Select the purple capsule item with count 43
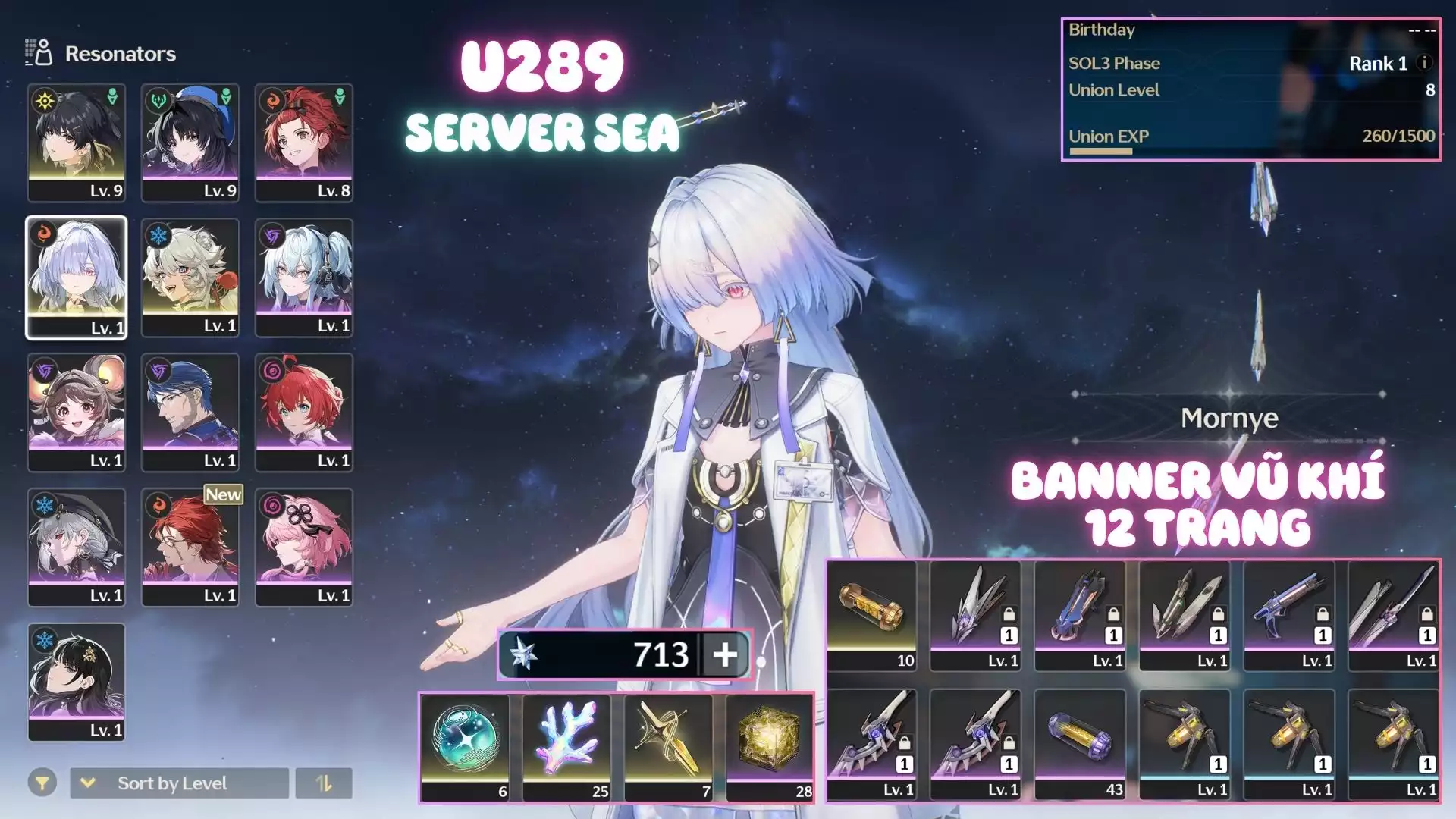 pos(1080,745)
